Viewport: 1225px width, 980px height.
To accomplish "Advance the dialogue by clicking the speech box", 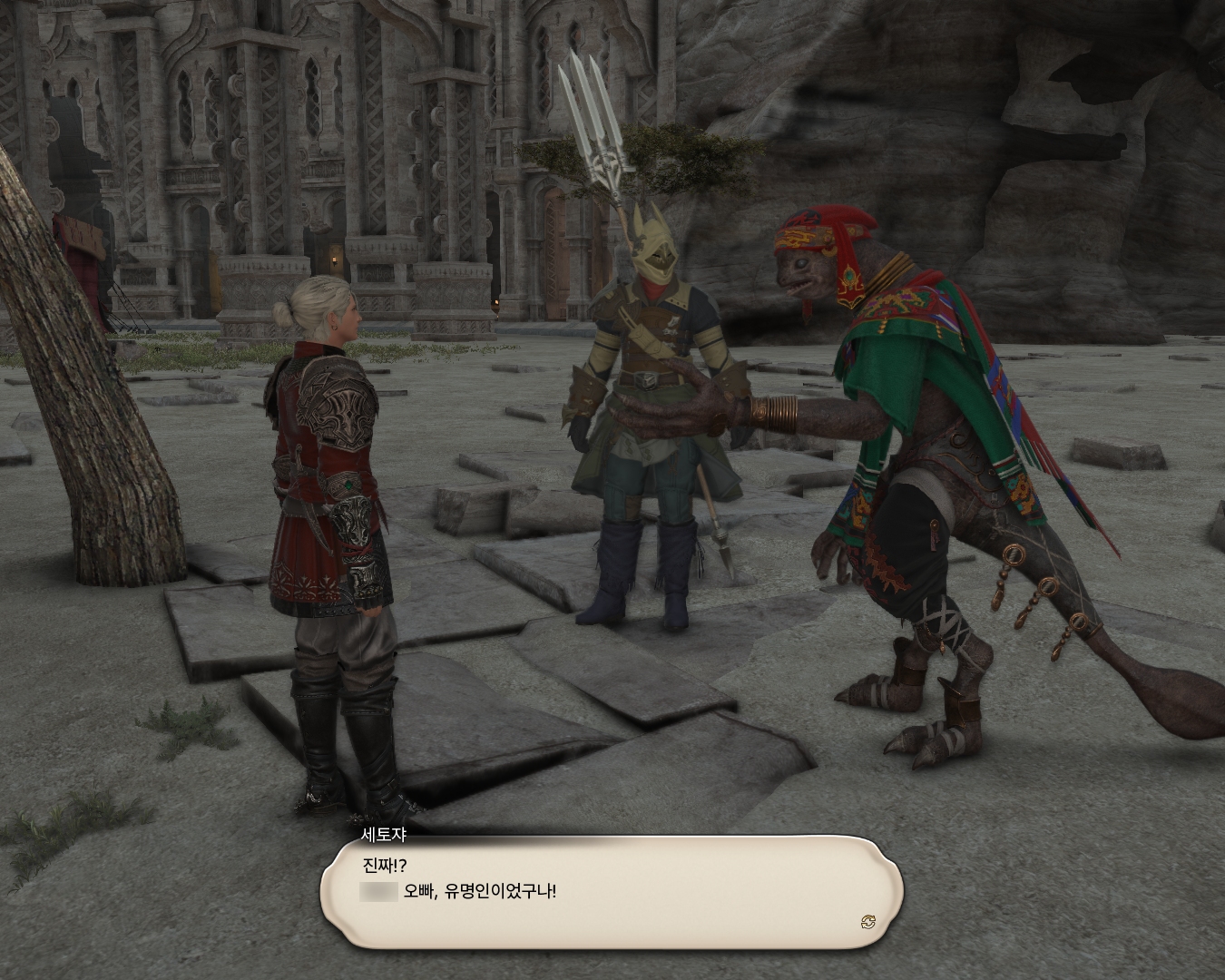I will pos(611,893).
